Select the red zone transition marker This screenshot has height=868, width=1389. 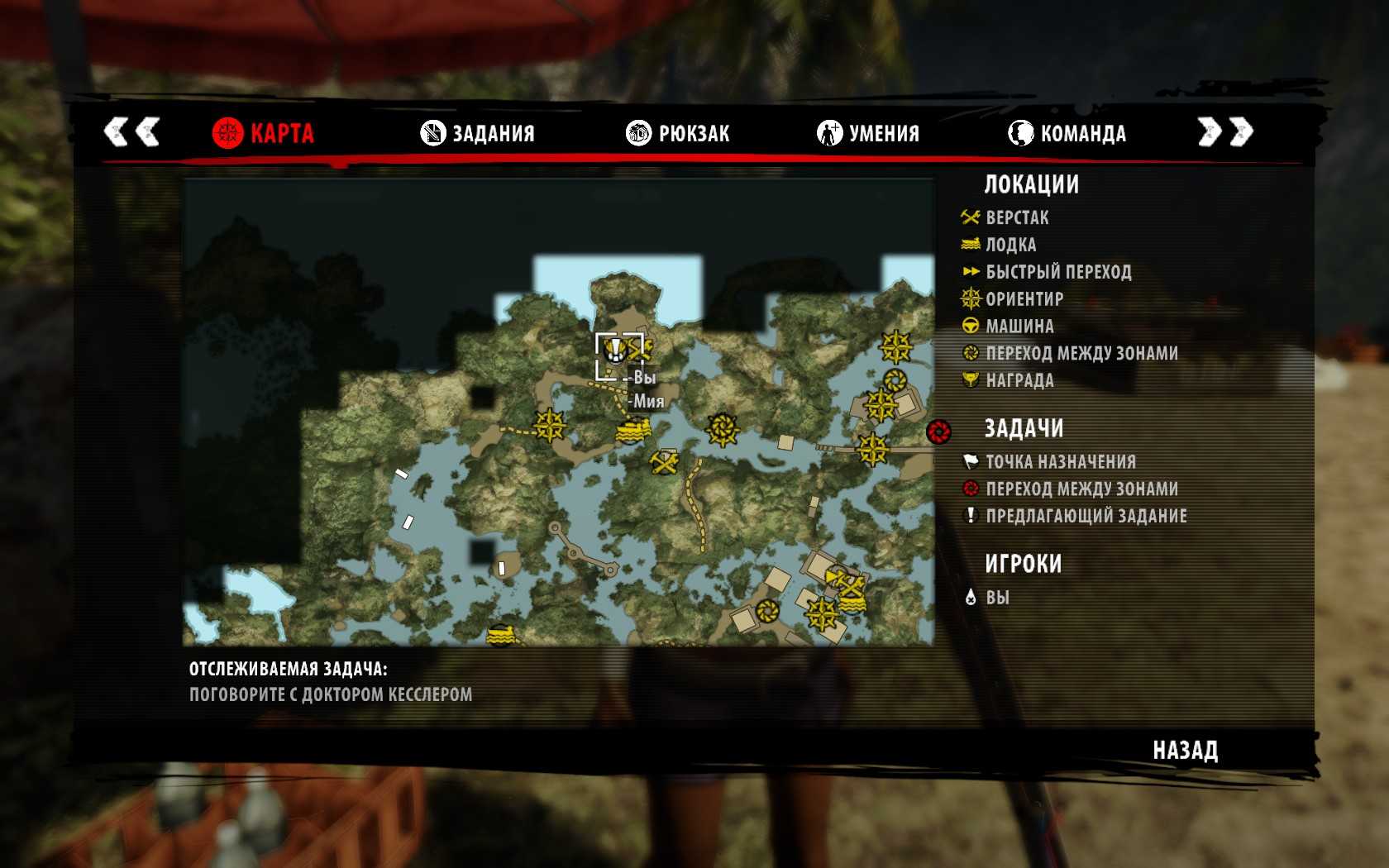(938, 432)
